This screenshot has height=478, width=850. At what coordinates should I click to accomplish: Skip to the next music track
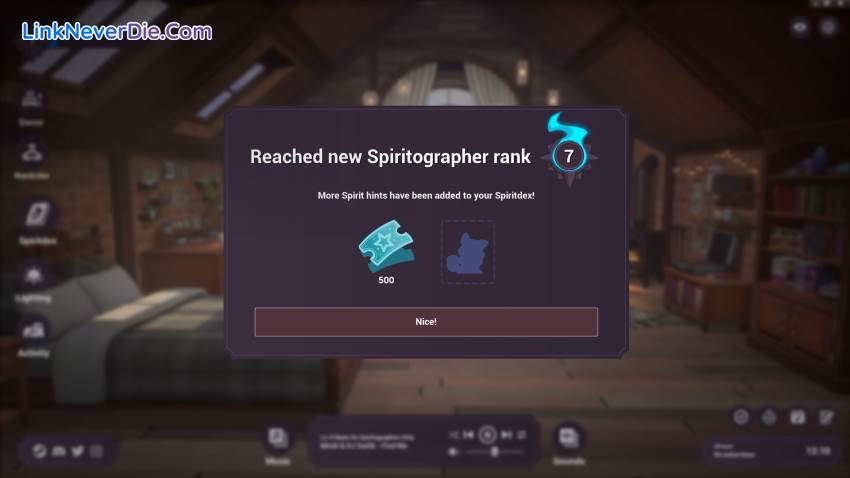pos(506,434)
